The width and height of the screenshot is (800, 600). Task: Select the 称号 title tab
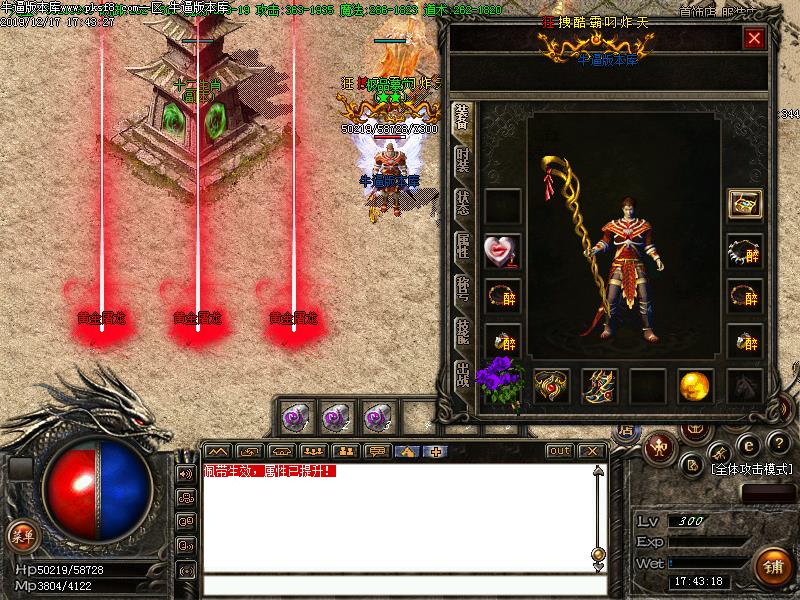[x=462, y=288]
